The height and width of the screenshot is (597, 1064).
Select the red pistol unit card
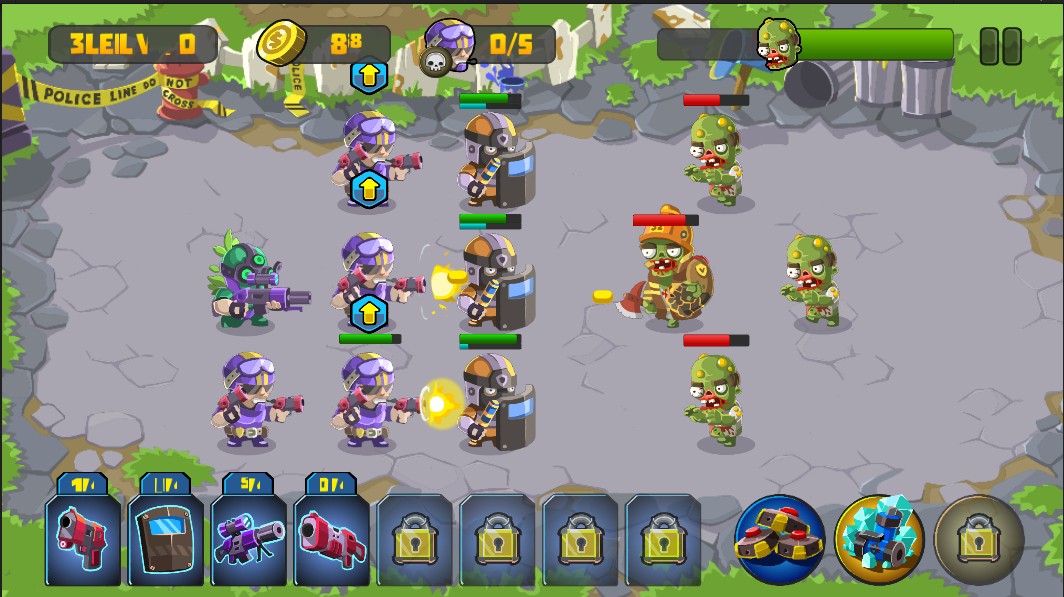pyautogui.click(x=83, y=537)
